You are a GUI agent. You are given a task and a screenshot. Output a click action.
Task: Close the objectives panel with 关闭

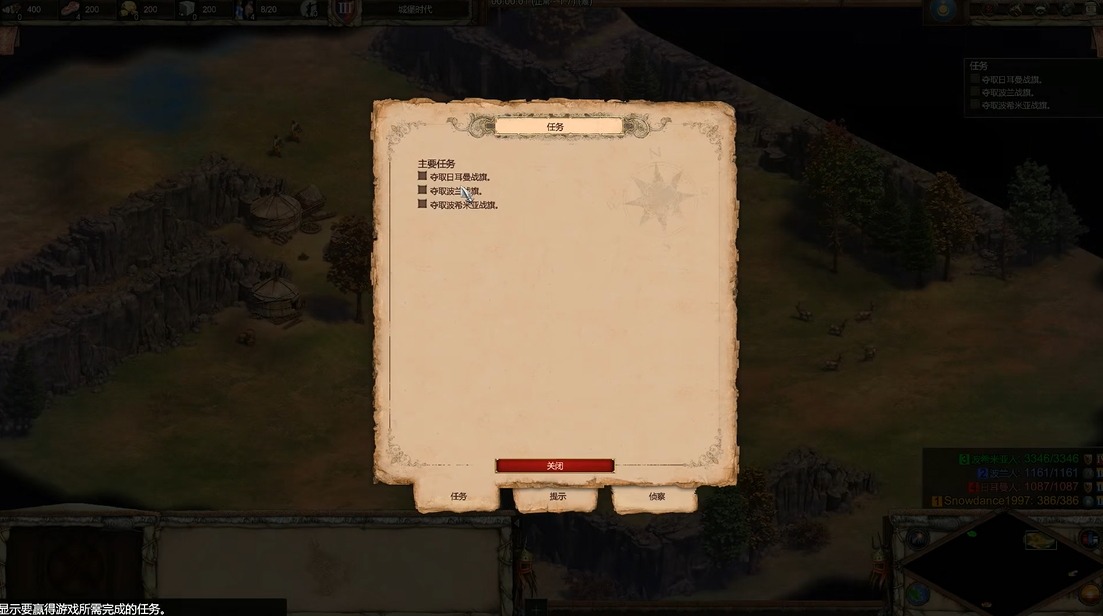555,466
